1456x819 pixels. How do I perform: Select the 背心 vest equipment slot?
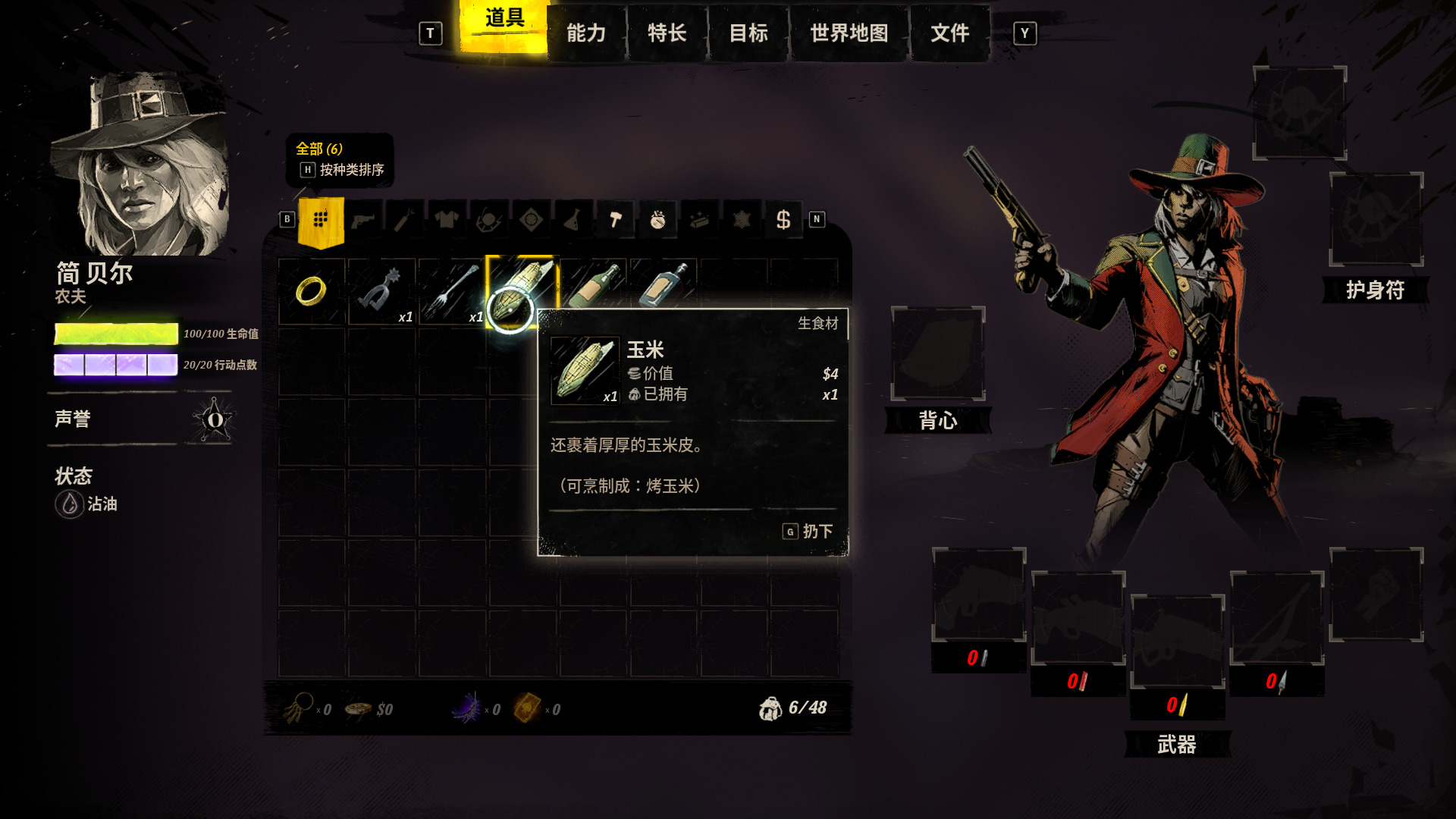tap(938, 354)
